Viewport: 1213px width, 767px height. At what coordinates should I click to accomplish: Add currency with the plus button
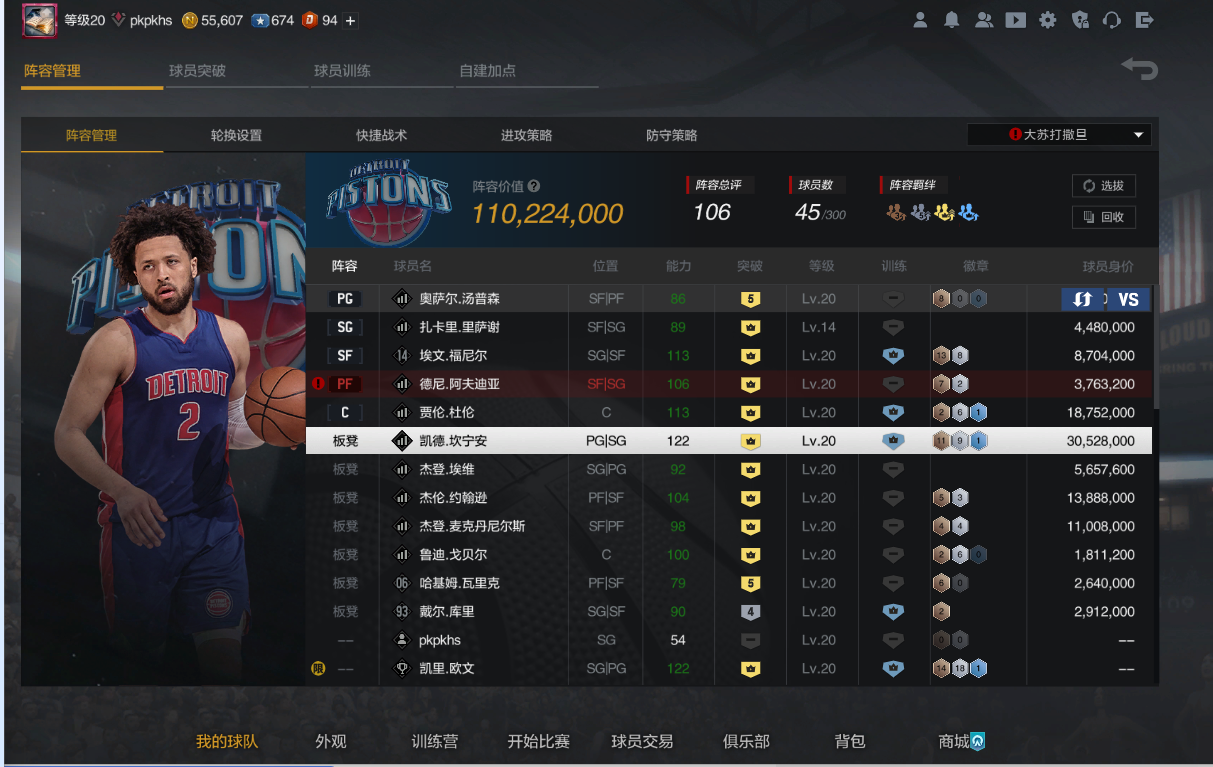[x=350, y=20]
